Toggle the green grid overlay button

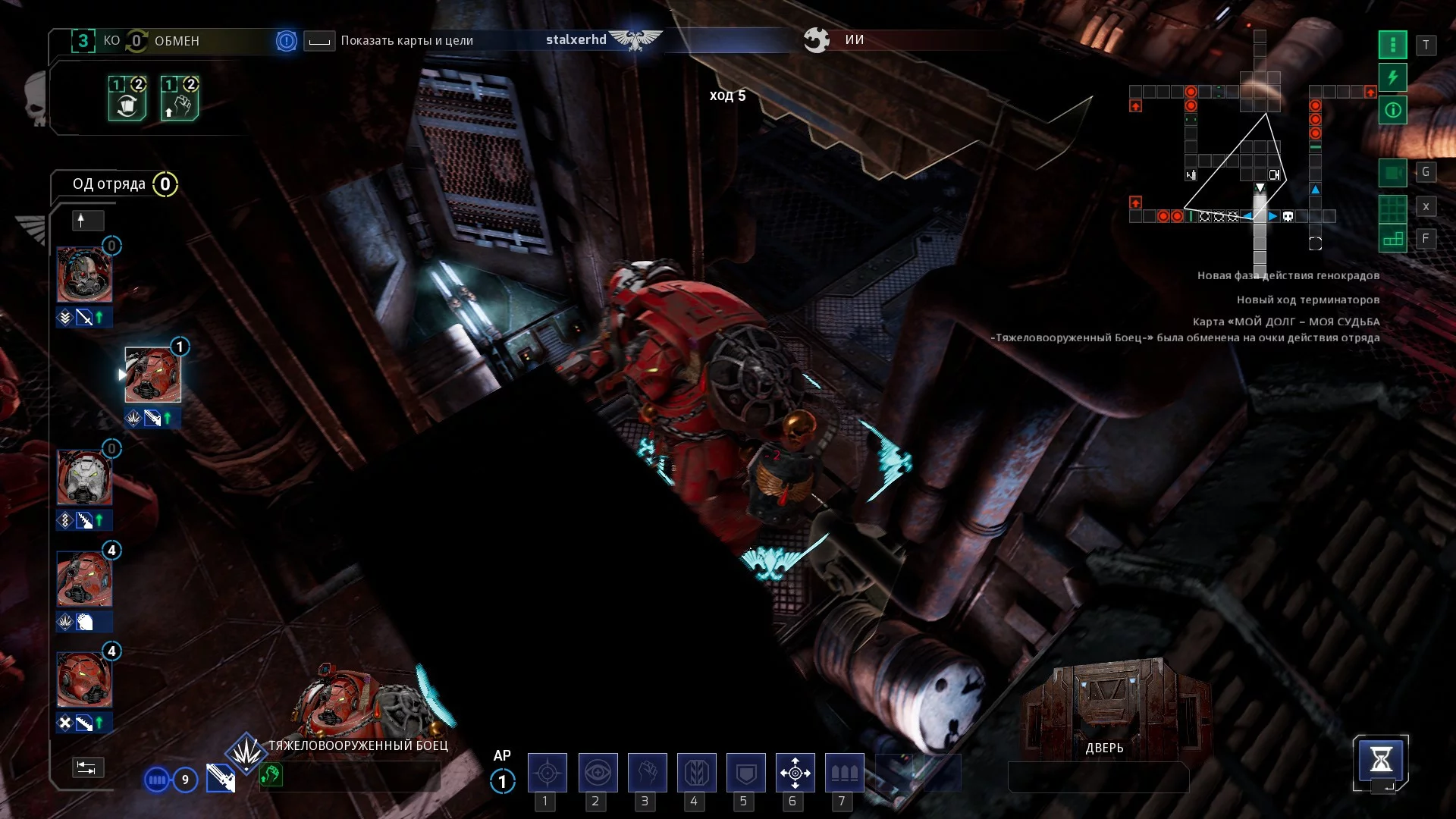tap(1392, 207)
